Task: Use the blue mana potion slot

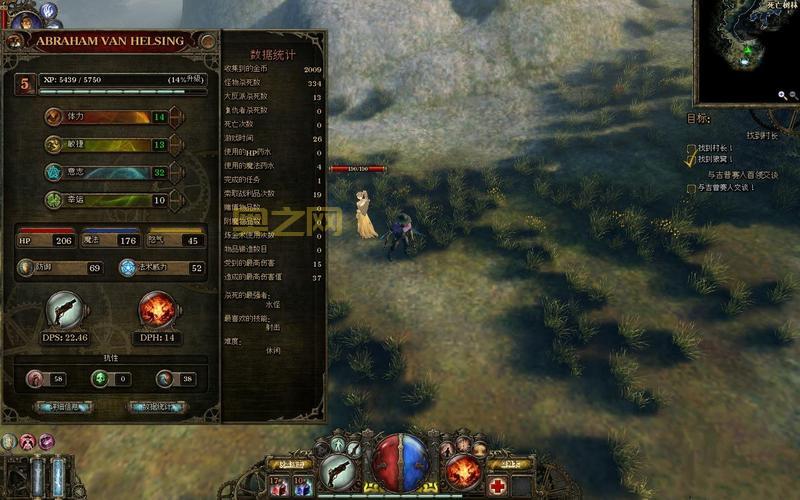Action: pyautogui.click(x=301, y=487)
